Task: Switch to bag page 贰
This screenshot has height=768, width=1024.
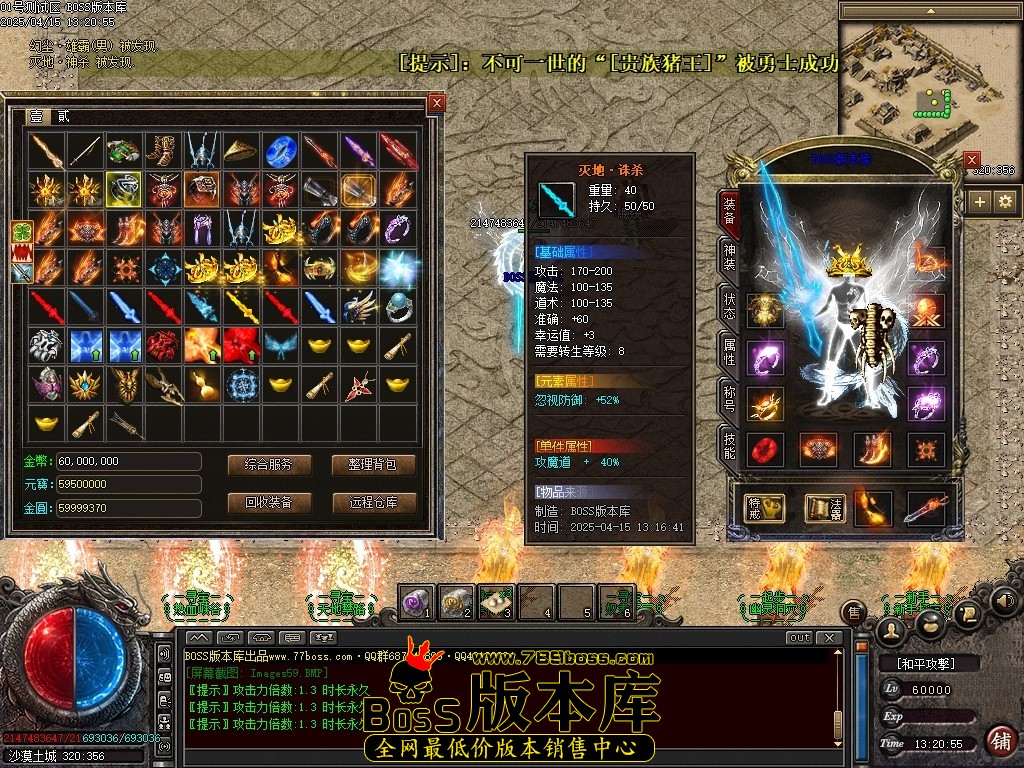Action: tap(63, 117)
